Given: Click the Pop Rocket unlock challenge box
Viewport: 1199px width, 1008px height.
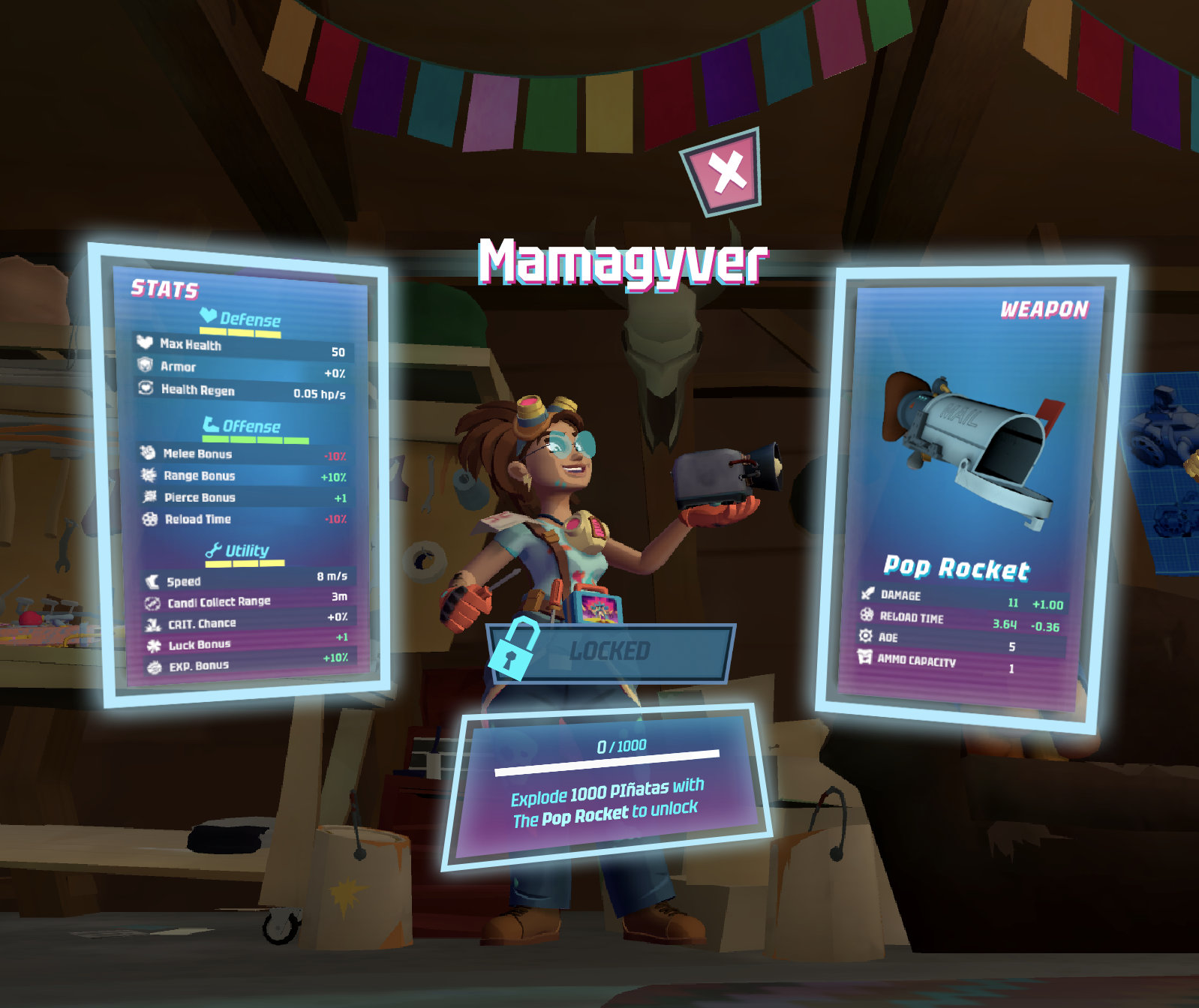Looking at the screenshot, I should click(x=607, y=787).
